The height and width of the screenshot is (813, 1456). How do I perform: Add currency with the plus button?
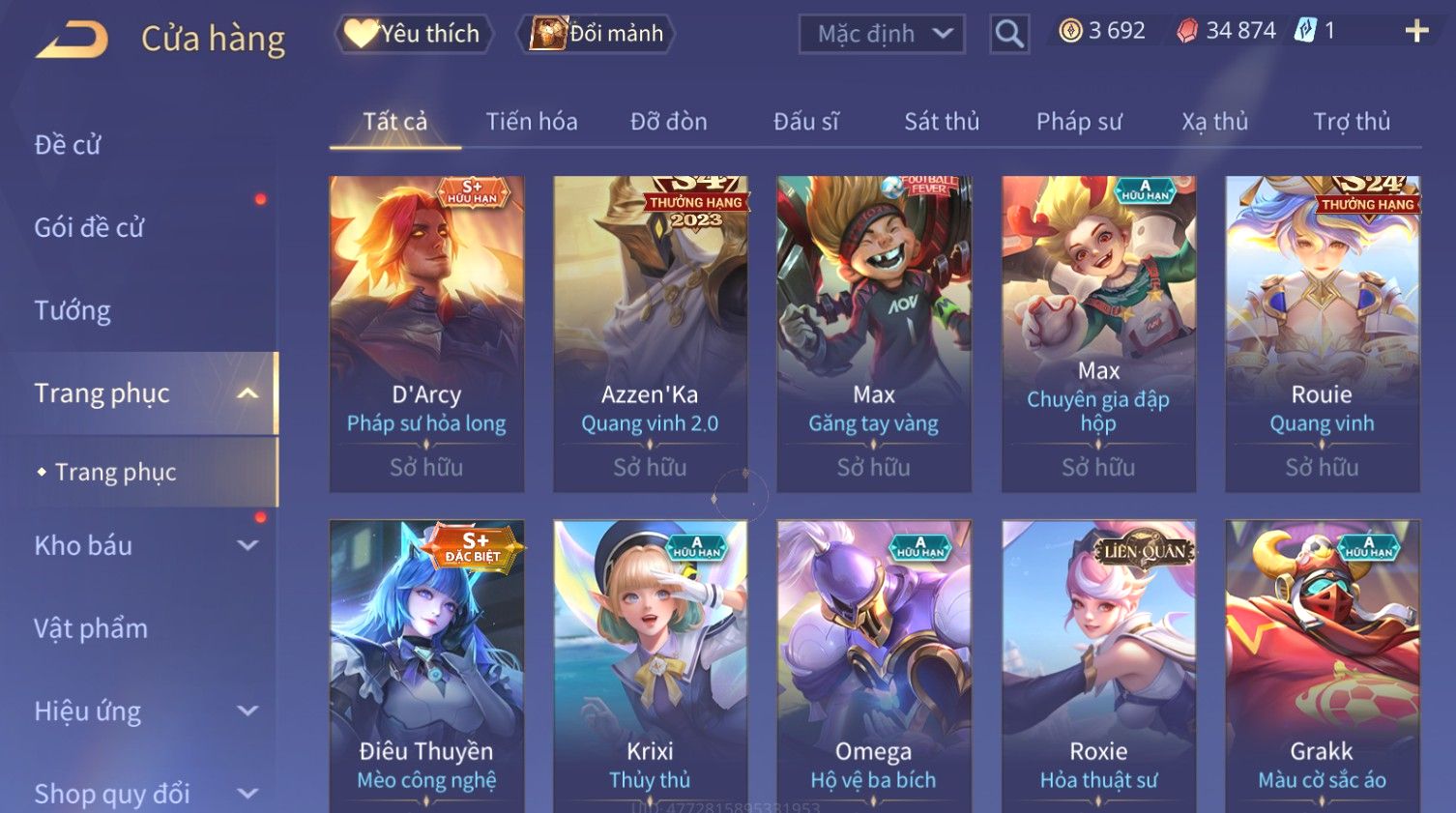coord(1416,32)
